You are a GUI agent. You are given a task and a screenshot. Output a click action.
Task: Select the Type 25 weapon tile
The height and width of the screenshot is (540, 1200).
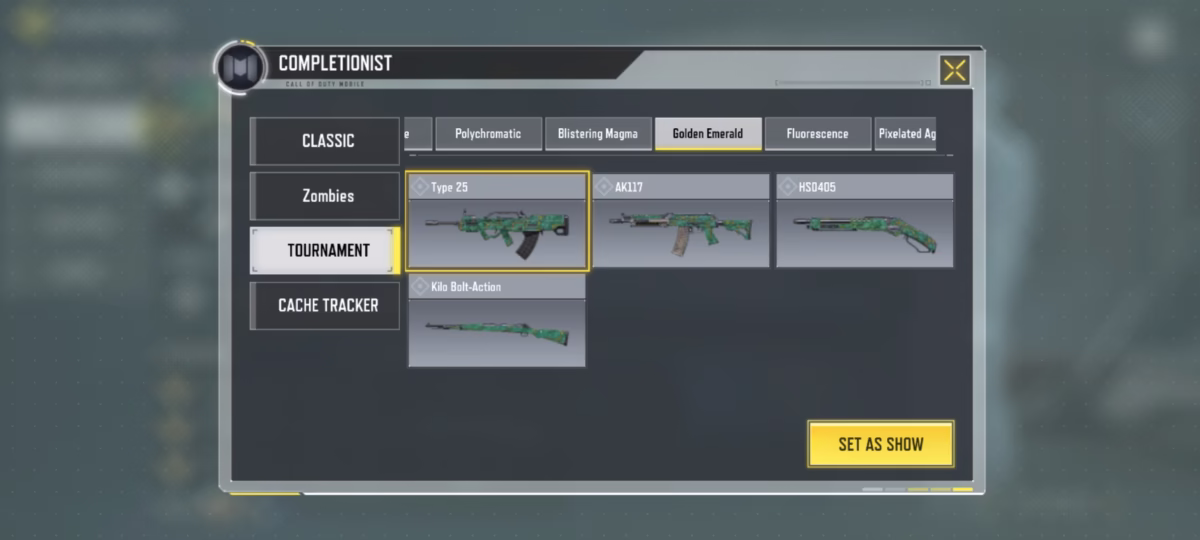[x=498, y=221]
